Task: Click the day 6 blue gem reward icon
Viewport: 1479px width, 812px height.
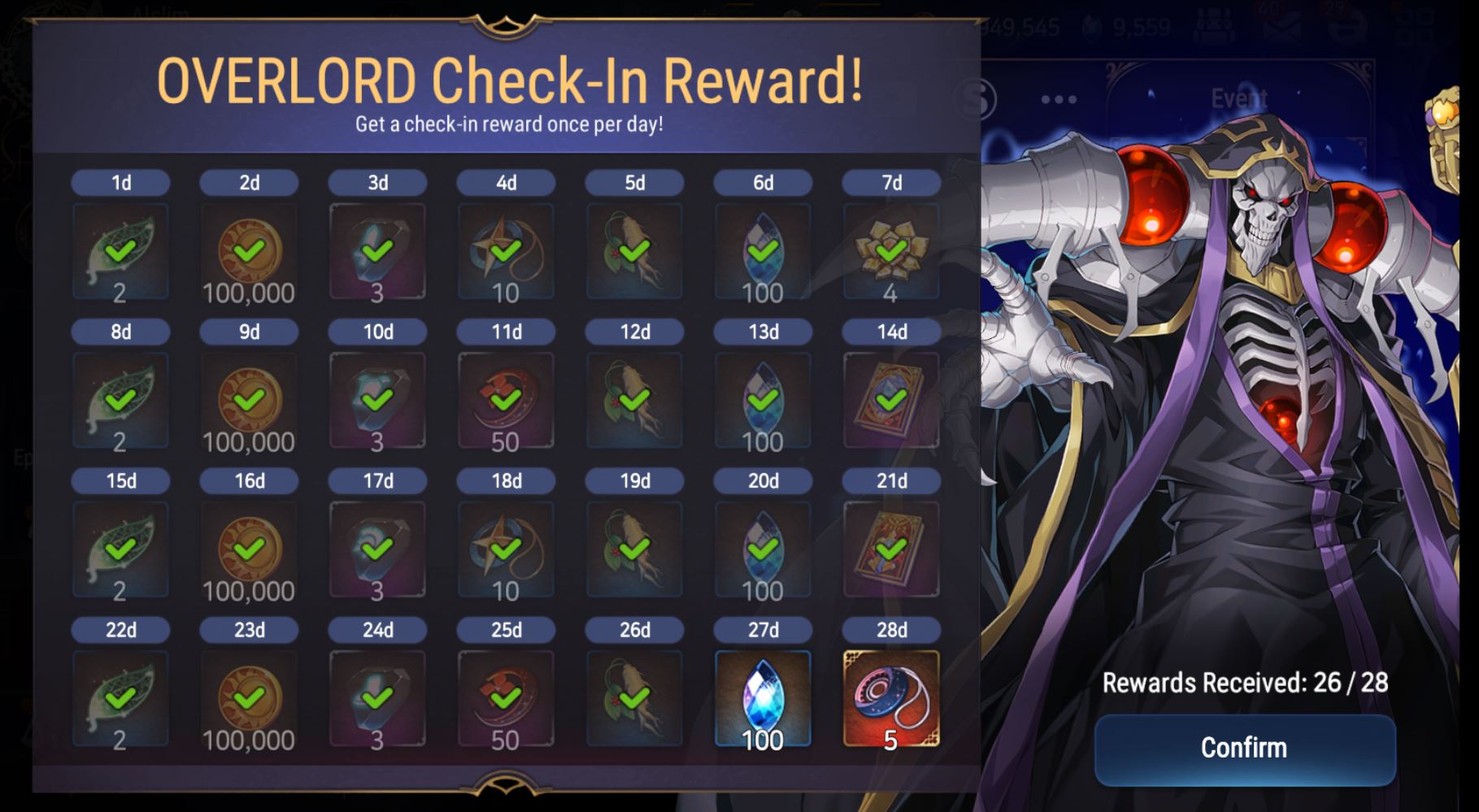Action: coord(762,250)
